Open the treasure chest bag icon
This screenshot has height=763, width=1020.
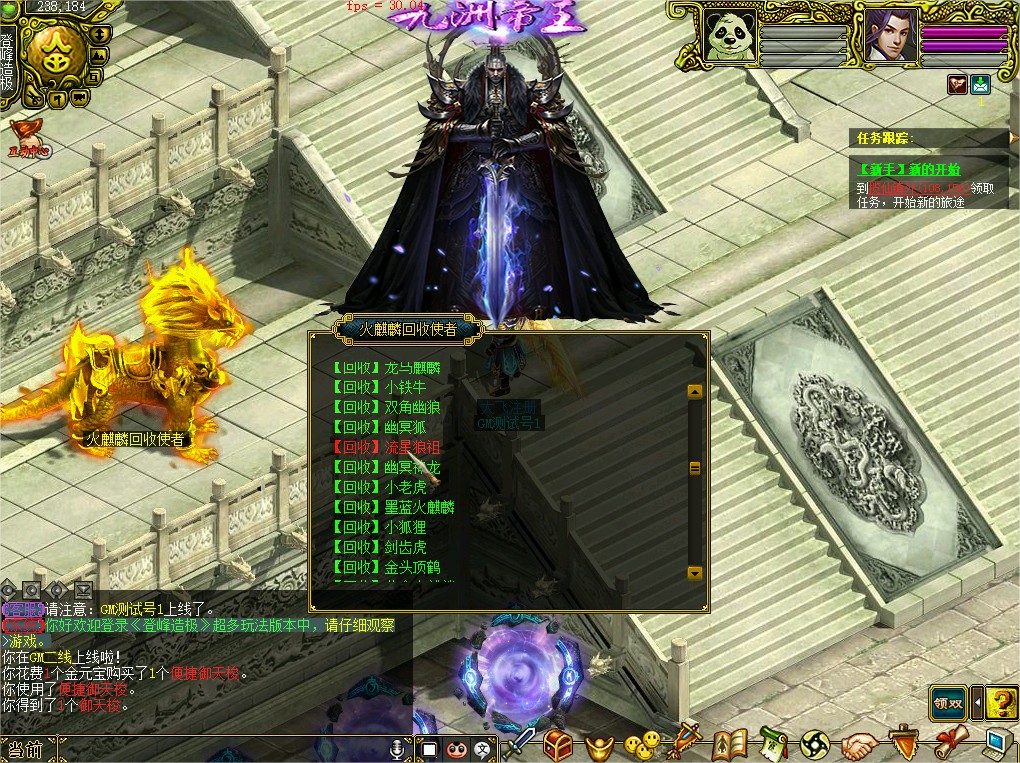pos(557,744)
